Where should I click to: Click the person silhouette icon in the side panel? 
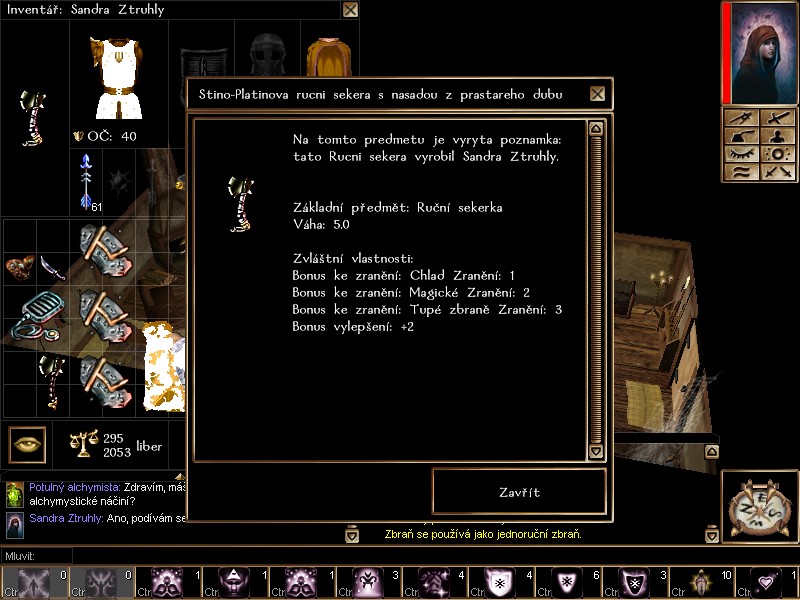[x=777, y=136]
